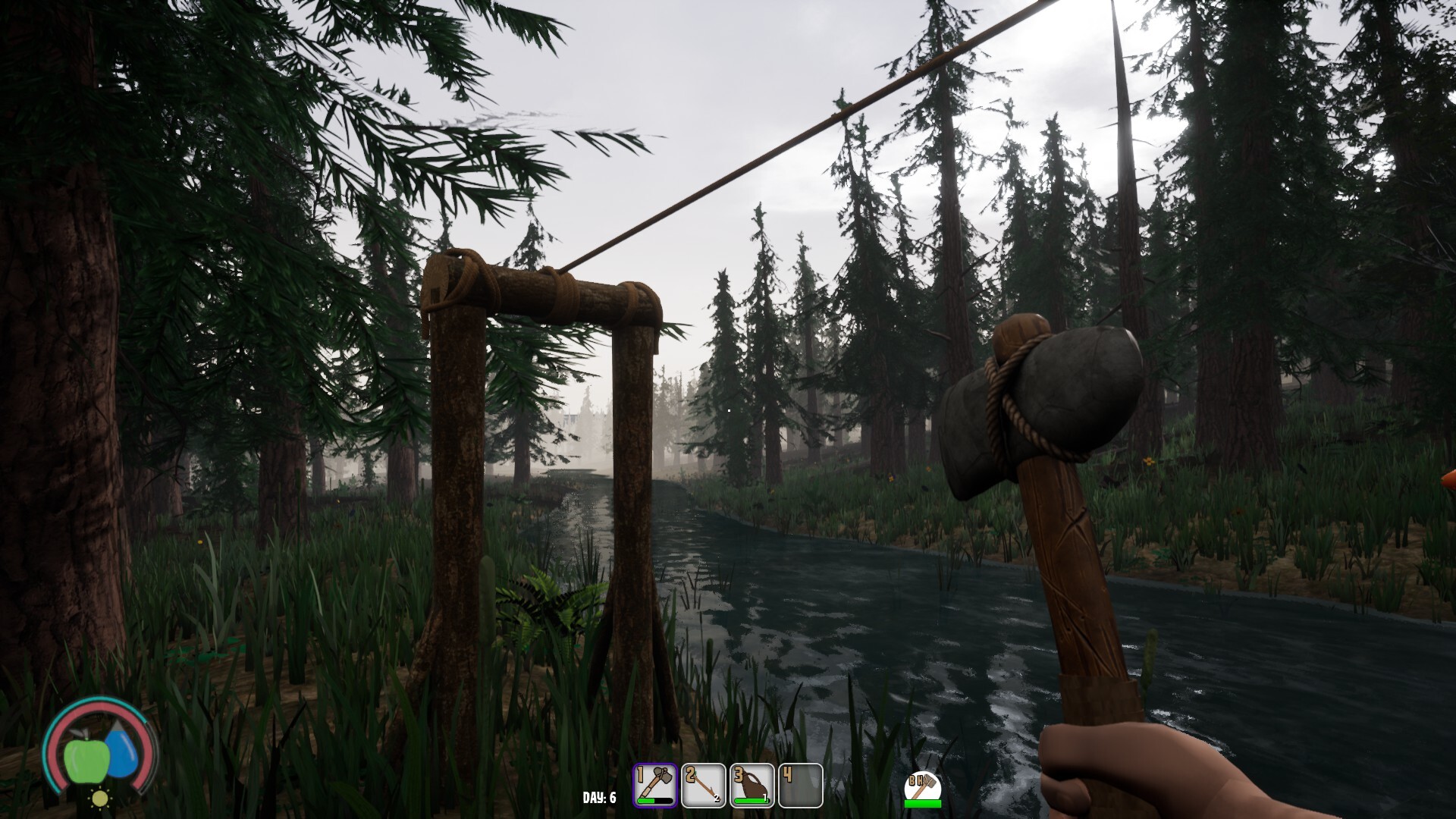Select the stone axe in hotbar slot 1
Image resolution: width=1456 pixels, height=819 pixels.
tap(655, 785)
